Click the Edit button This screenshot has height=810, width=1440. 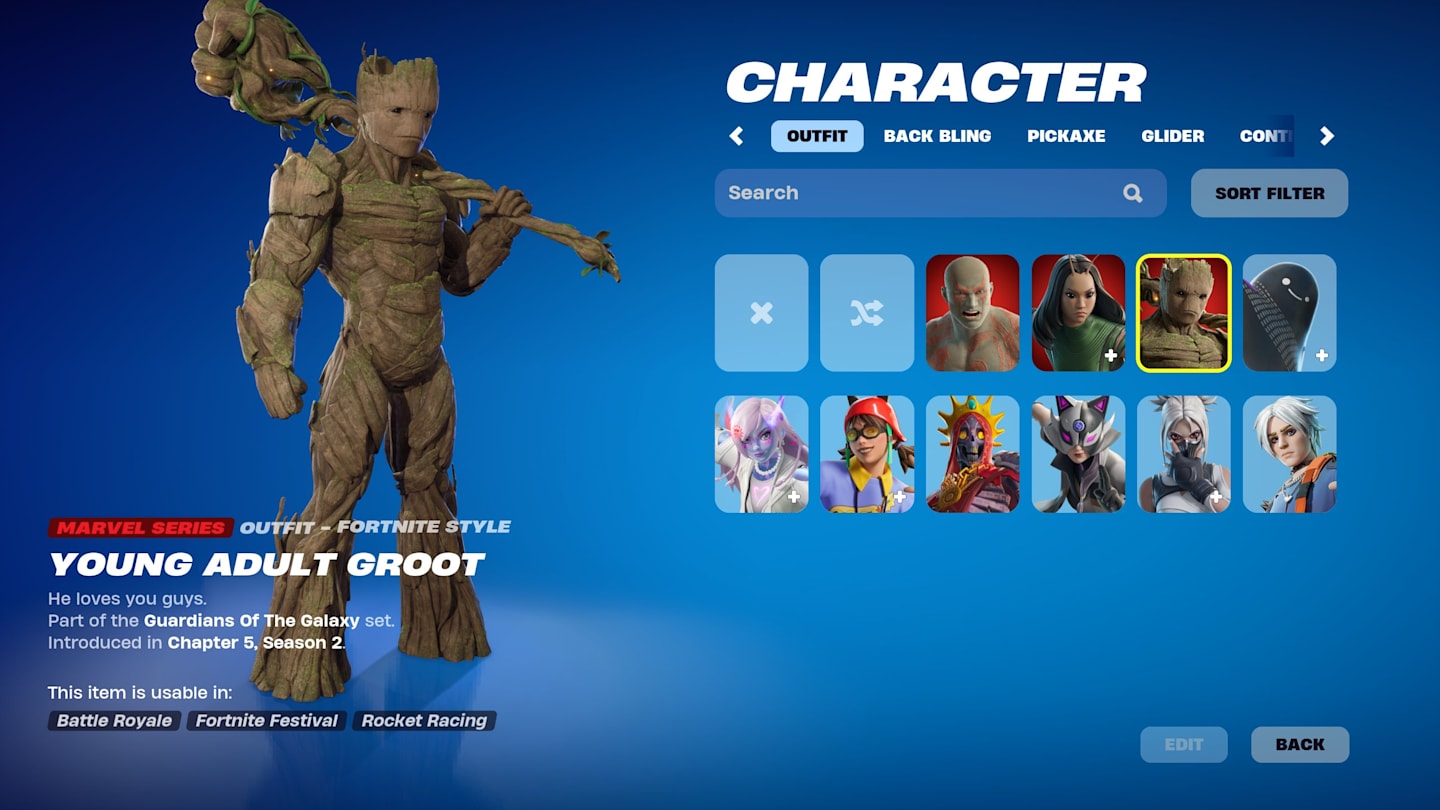click(1184, 744)
